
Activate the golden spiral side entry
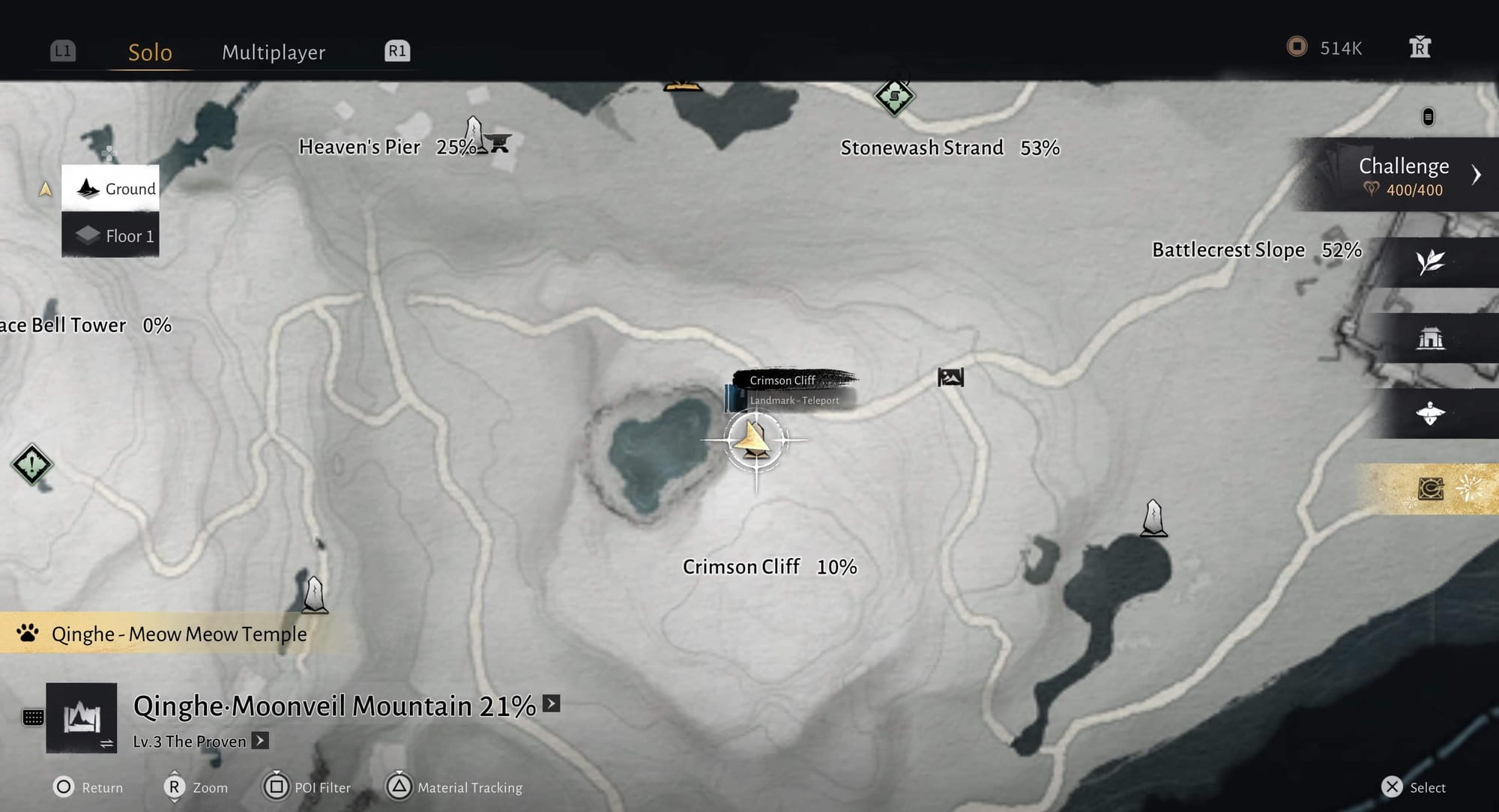[x=1430, y=488]
